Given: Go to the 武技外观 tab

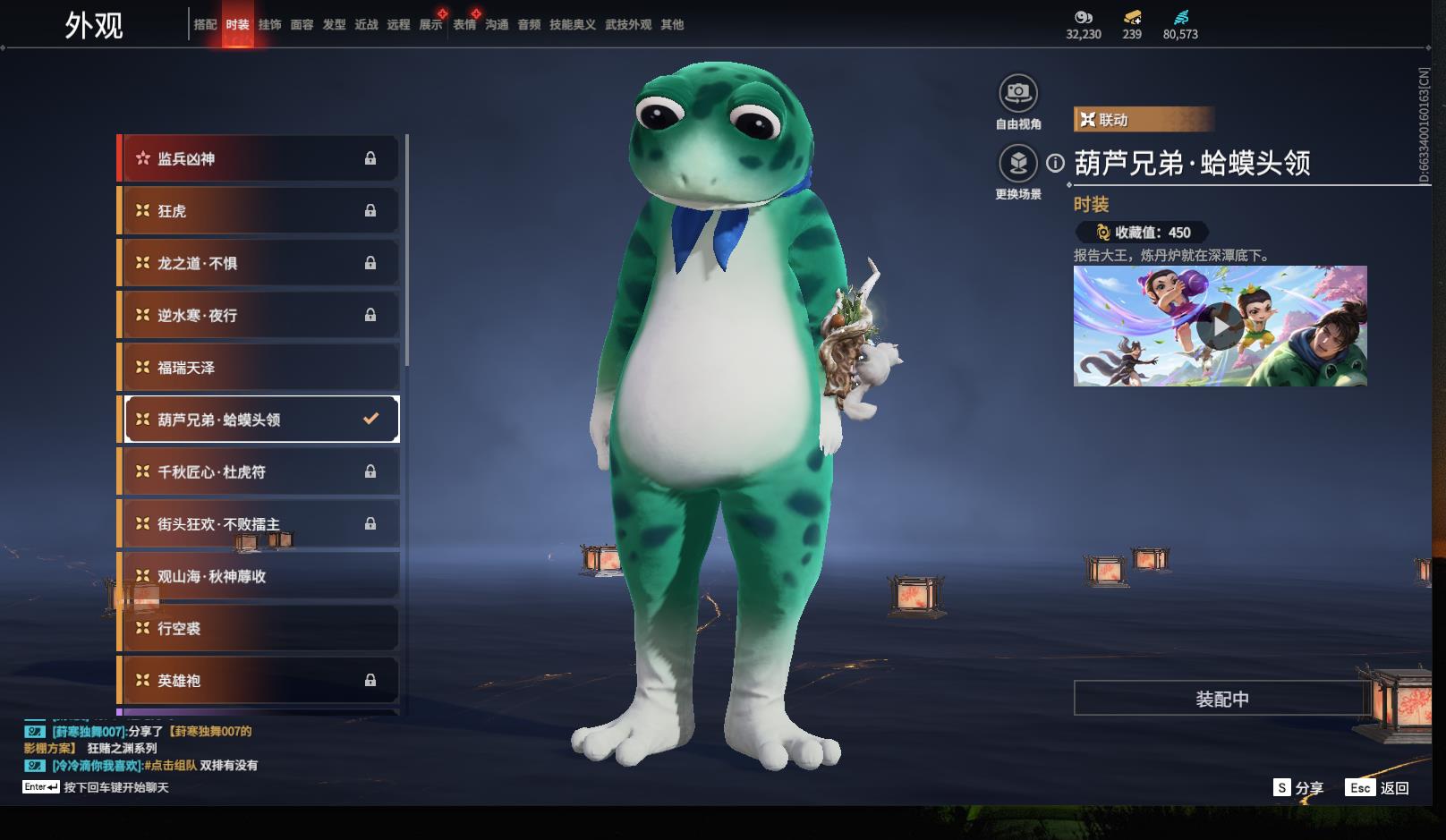Looking at the screenshot, I should tap(628, 25).
